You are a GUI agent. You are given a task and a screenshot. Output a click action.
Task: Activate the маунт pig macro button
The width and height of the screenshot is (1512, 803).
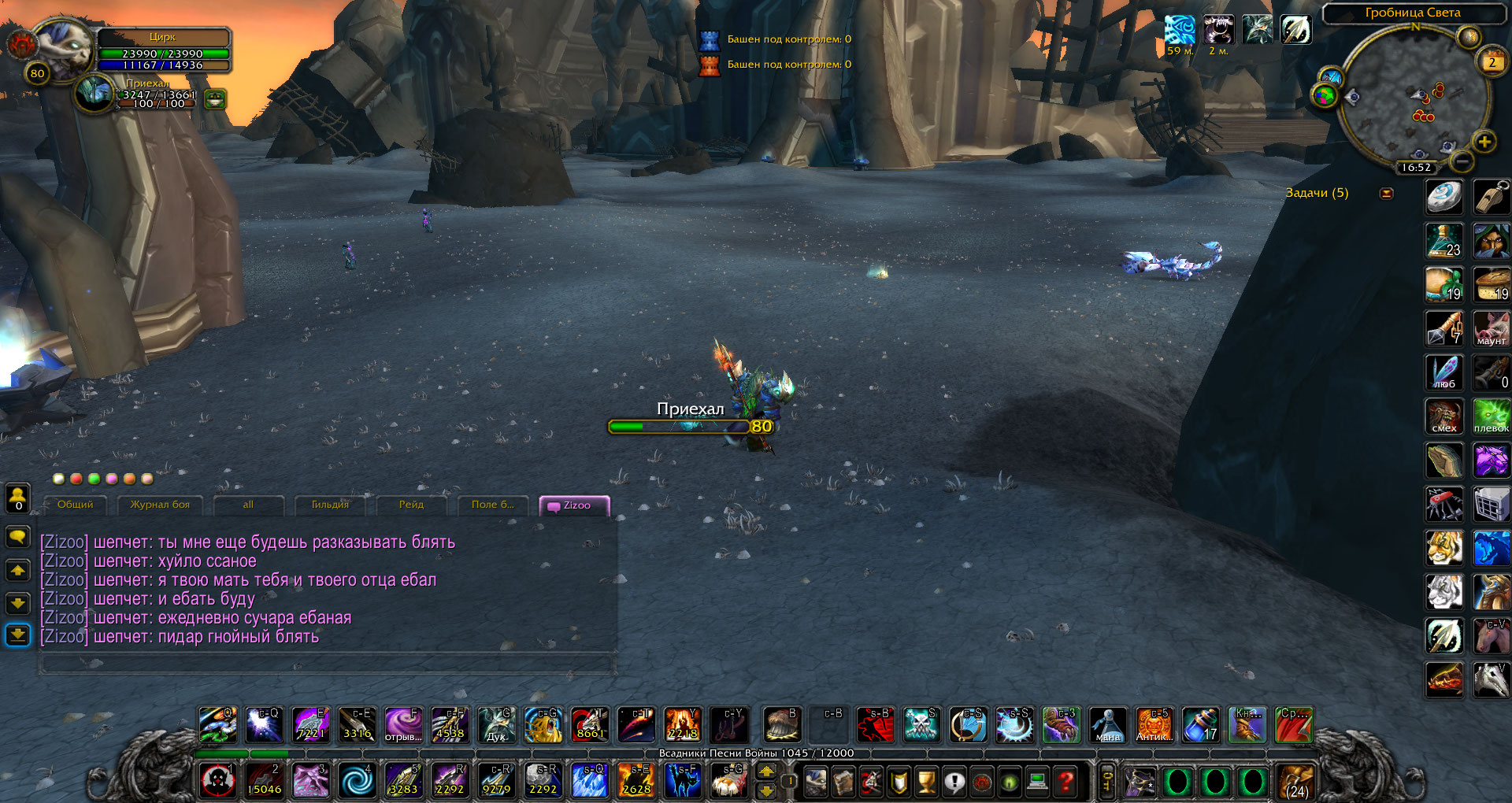coord(1492,329)
